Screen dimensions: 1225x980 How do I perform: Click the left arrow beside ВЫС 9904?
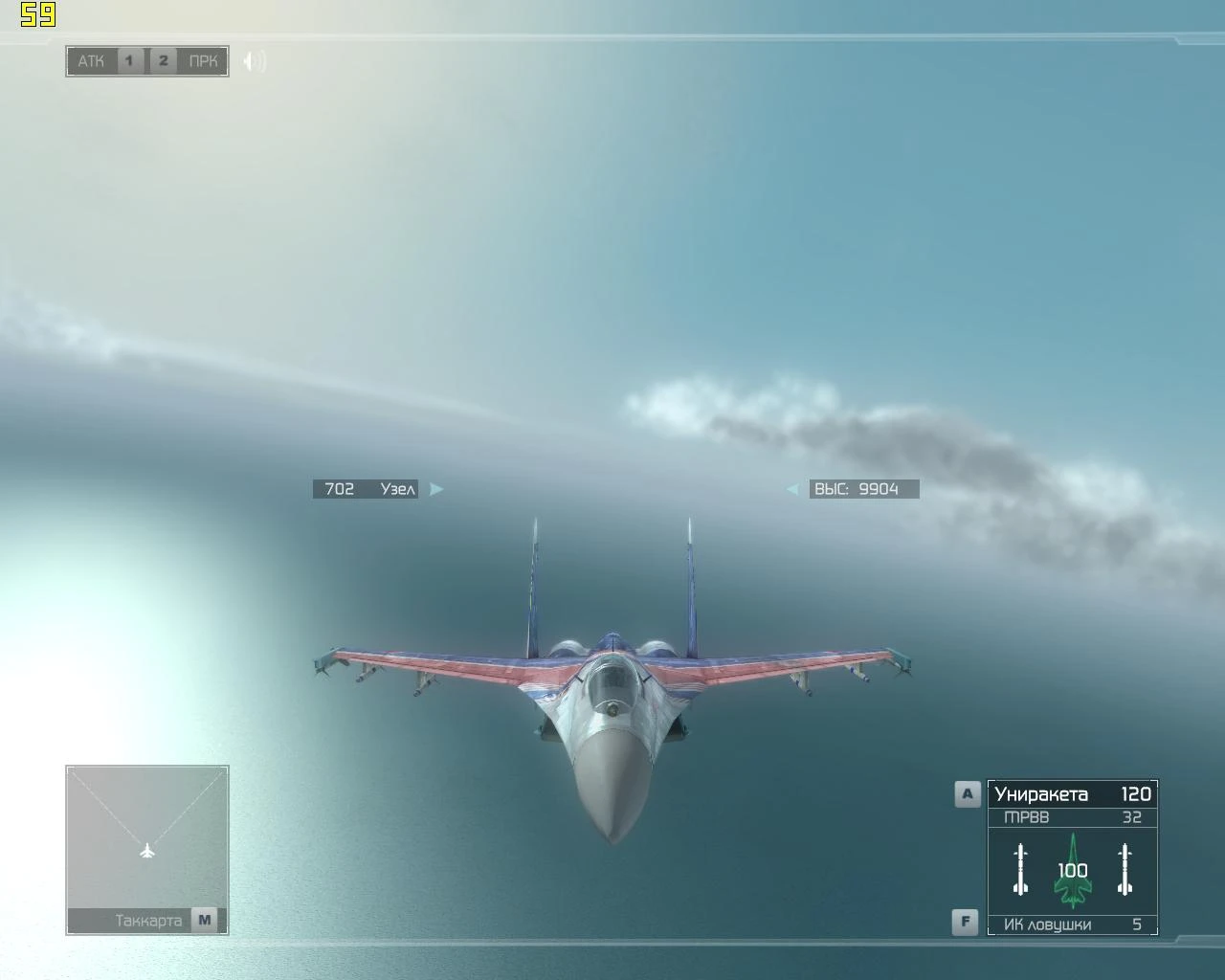click(x=793, y=488)
